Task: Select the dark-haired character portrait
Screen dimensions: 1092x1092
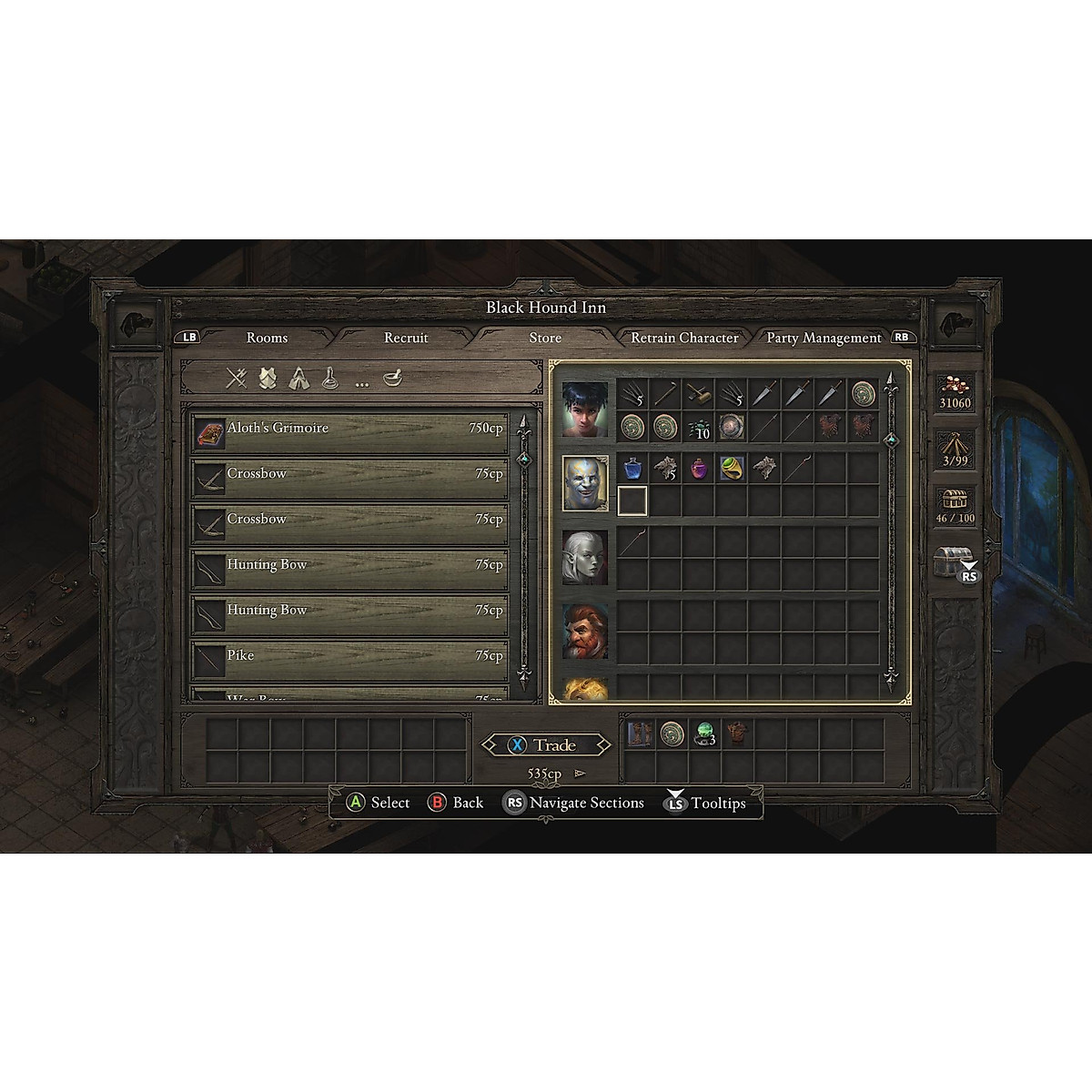Action: 585,409
